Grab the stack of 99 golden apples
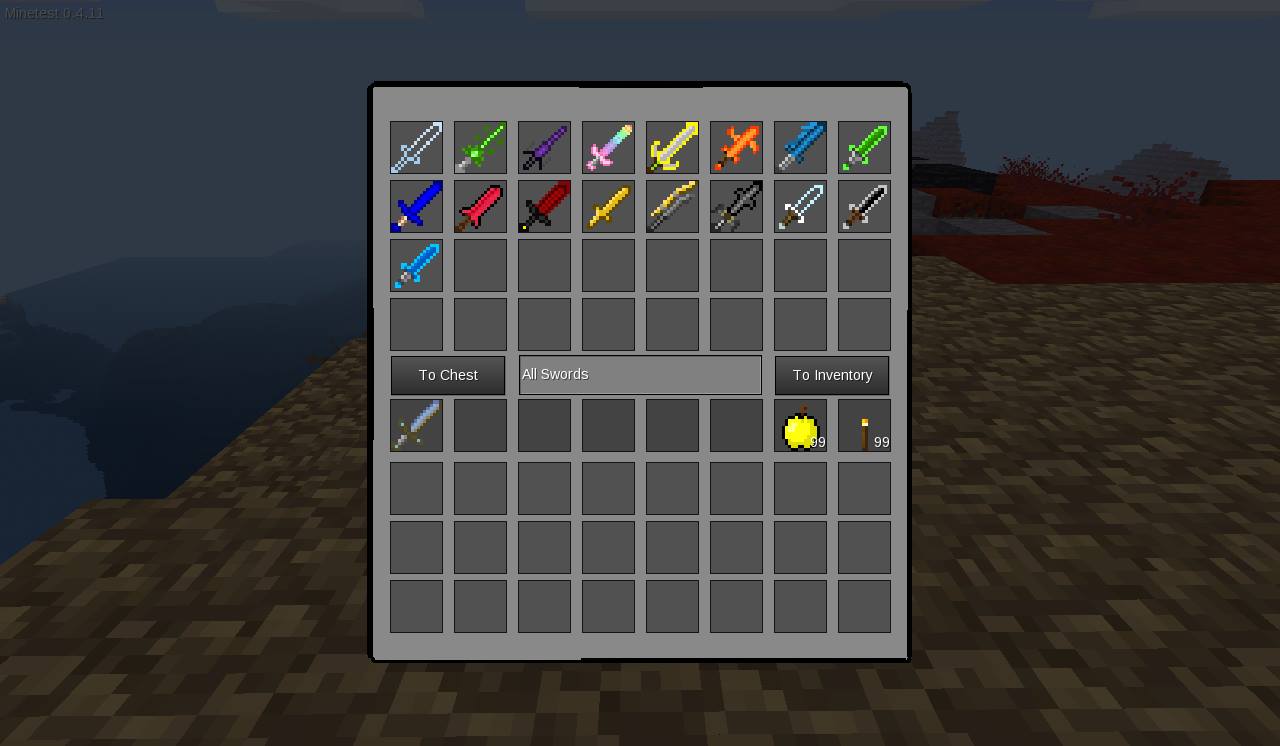Screen dimensions: 1280x746 (800, 424)
